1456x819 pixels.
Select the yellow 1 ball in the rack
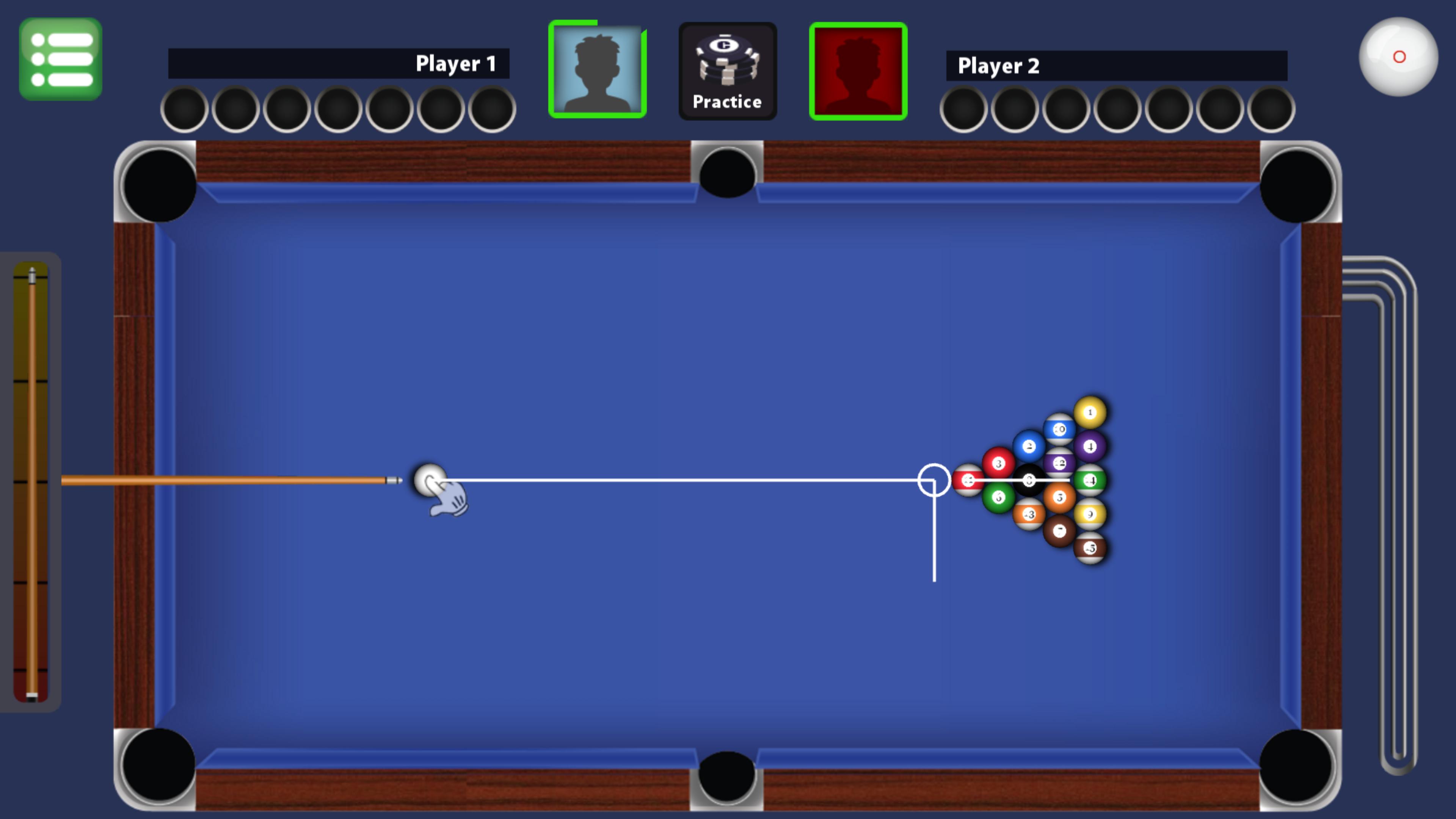click(x=1090, y=412)
